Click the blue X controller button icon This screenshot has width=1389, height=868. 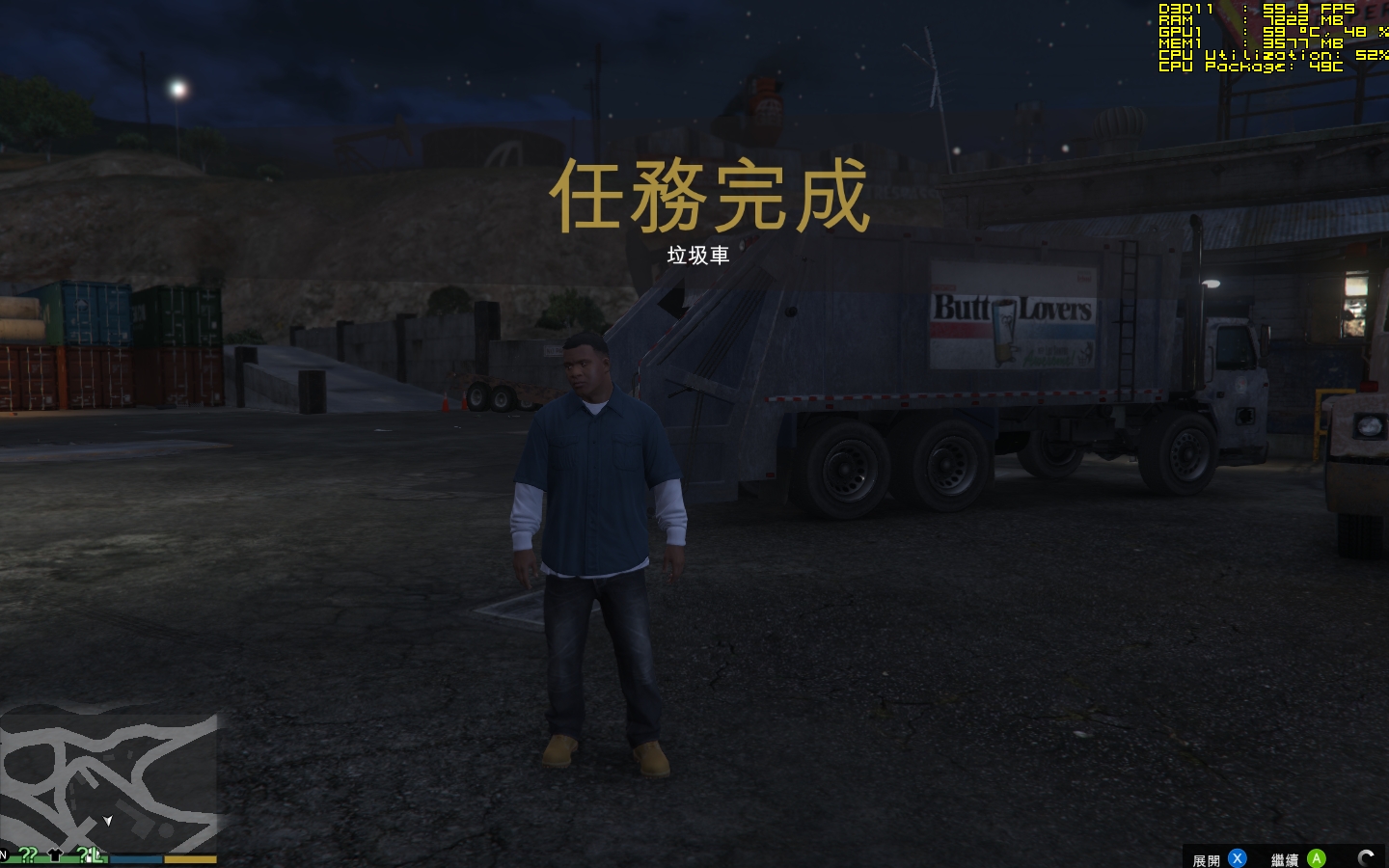(x=1237, y=858)
